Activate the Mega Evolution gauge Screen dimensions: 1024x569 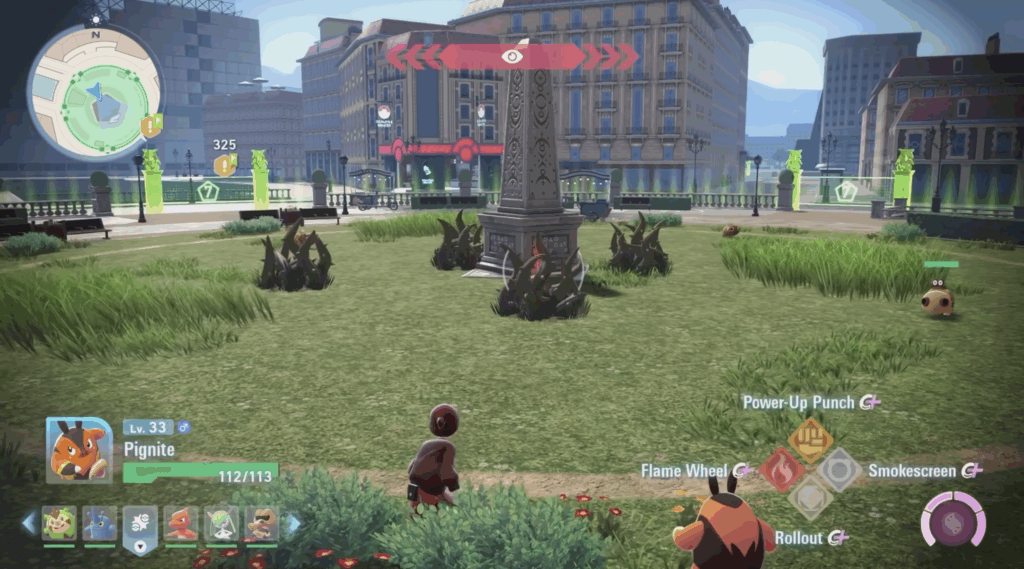pyautogui.click(x=953, y=520)
